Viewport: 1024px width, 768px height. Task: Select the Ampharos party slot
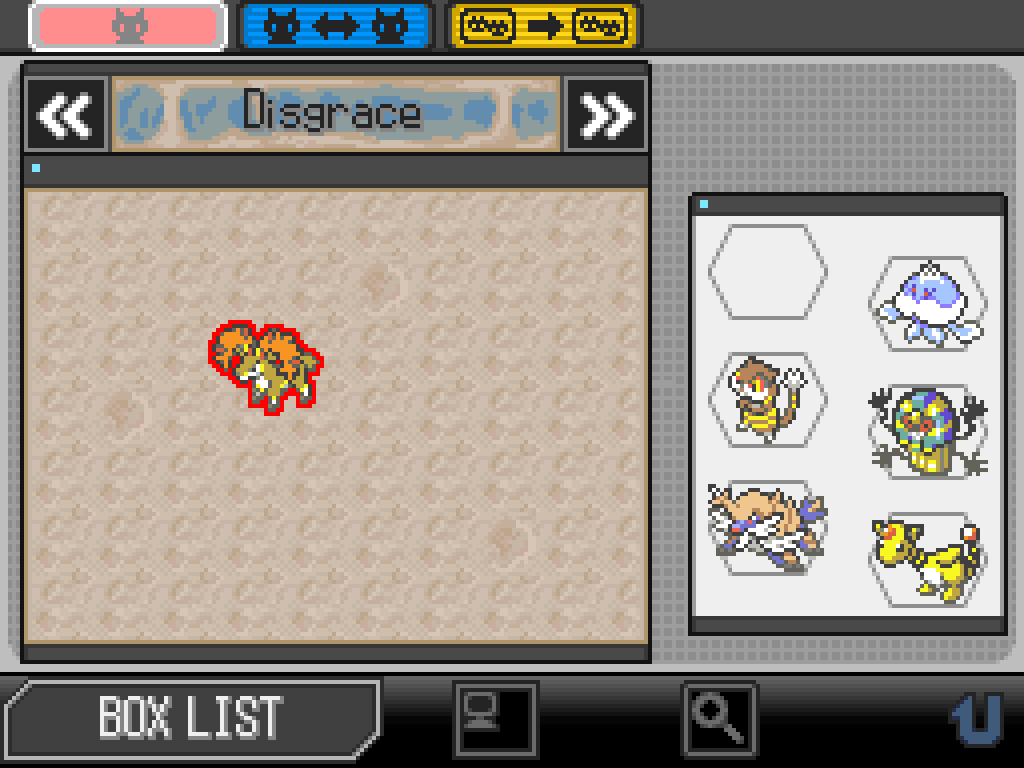pyautogui.click(x=927, y=558)
